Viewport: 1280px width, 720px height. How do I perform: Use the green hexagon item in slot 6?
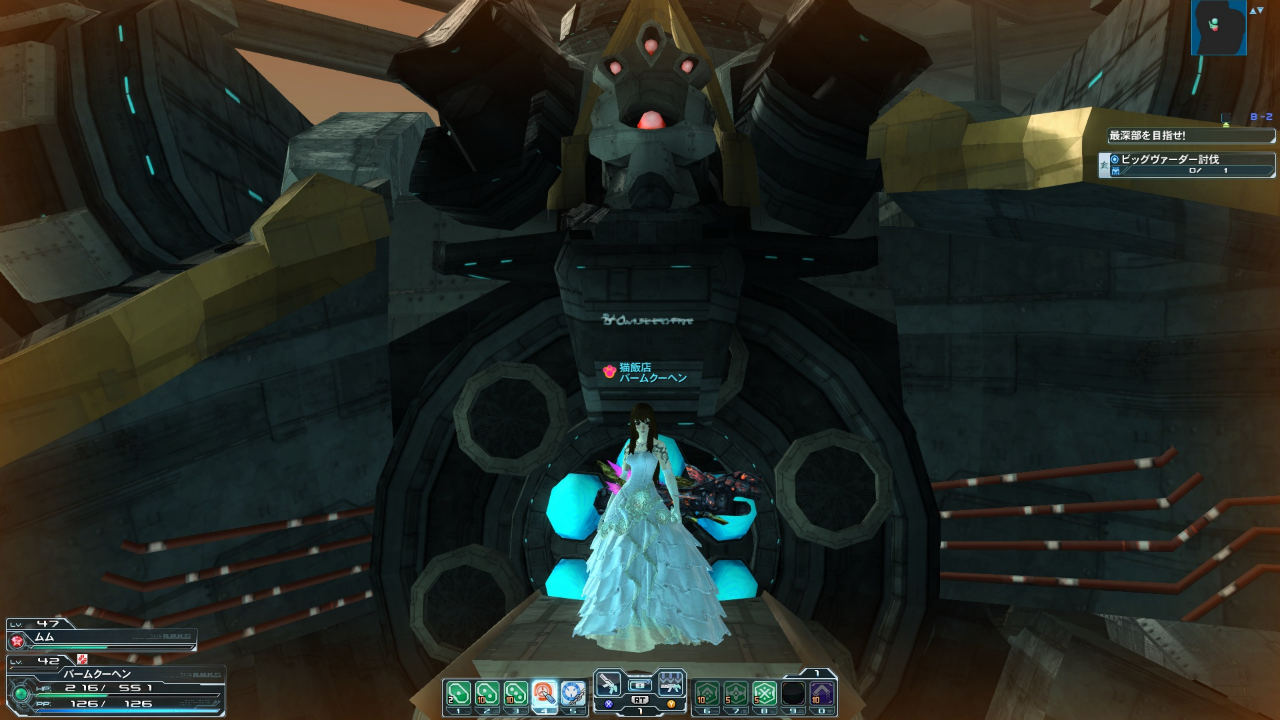708,693
